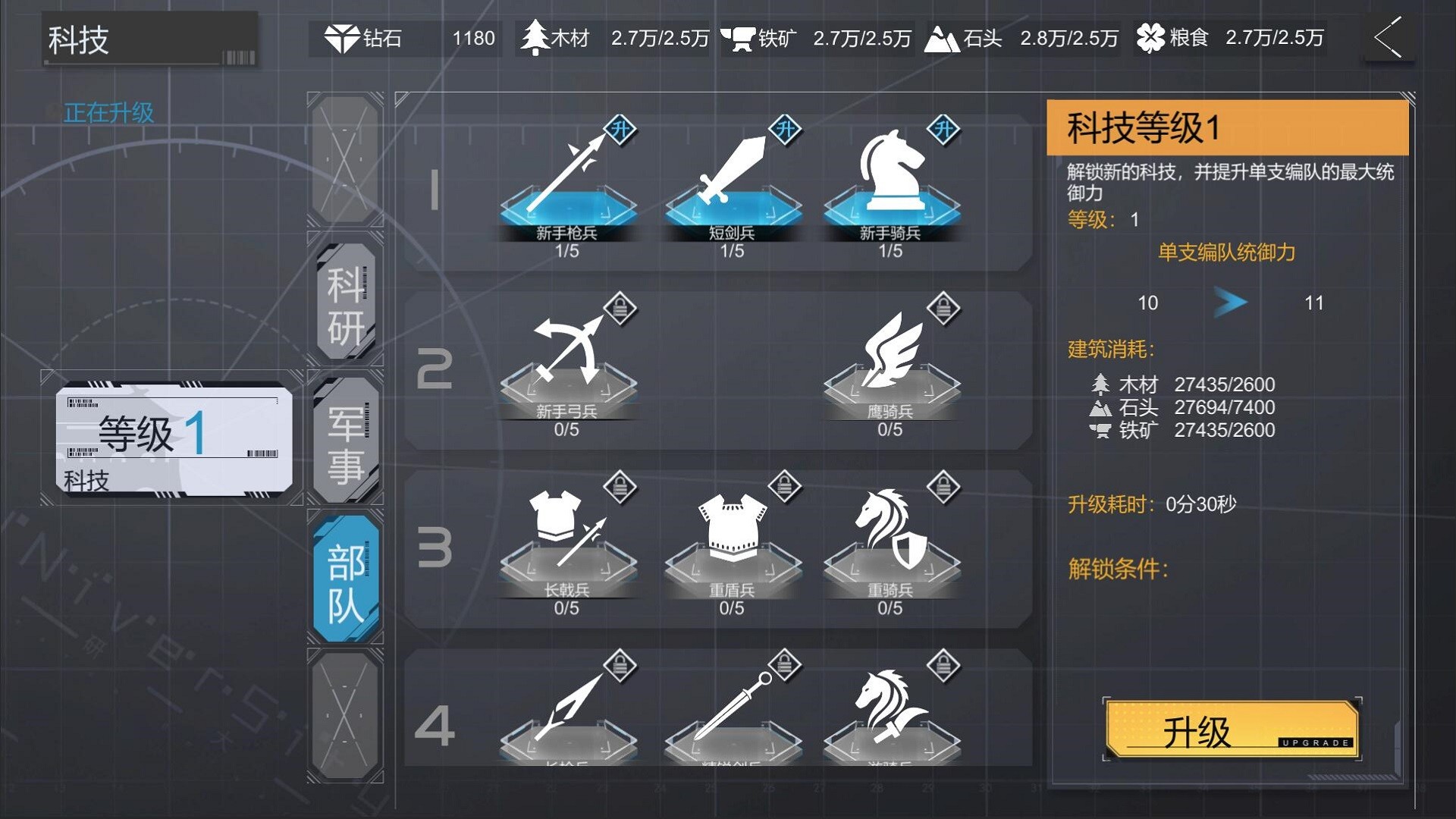The height and width of the screenshot is (819, 1456).
Task: Click the diamond (钻石) resource icon
Action: (343, 37)
